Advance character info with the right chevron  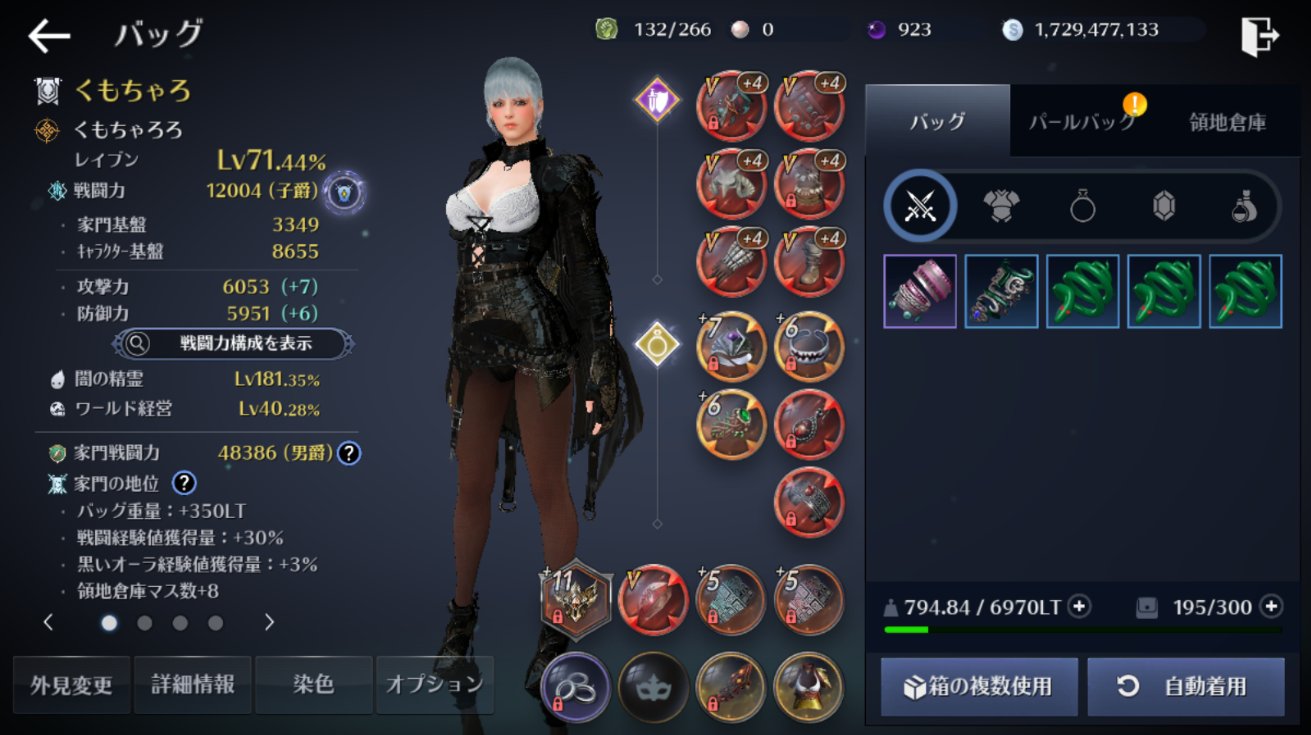coord(268,622)
